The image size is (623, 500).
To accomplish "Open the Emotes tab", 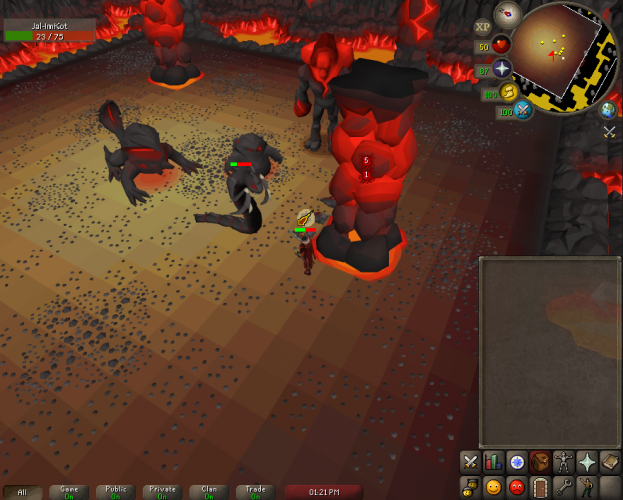I will coord(585,487).
